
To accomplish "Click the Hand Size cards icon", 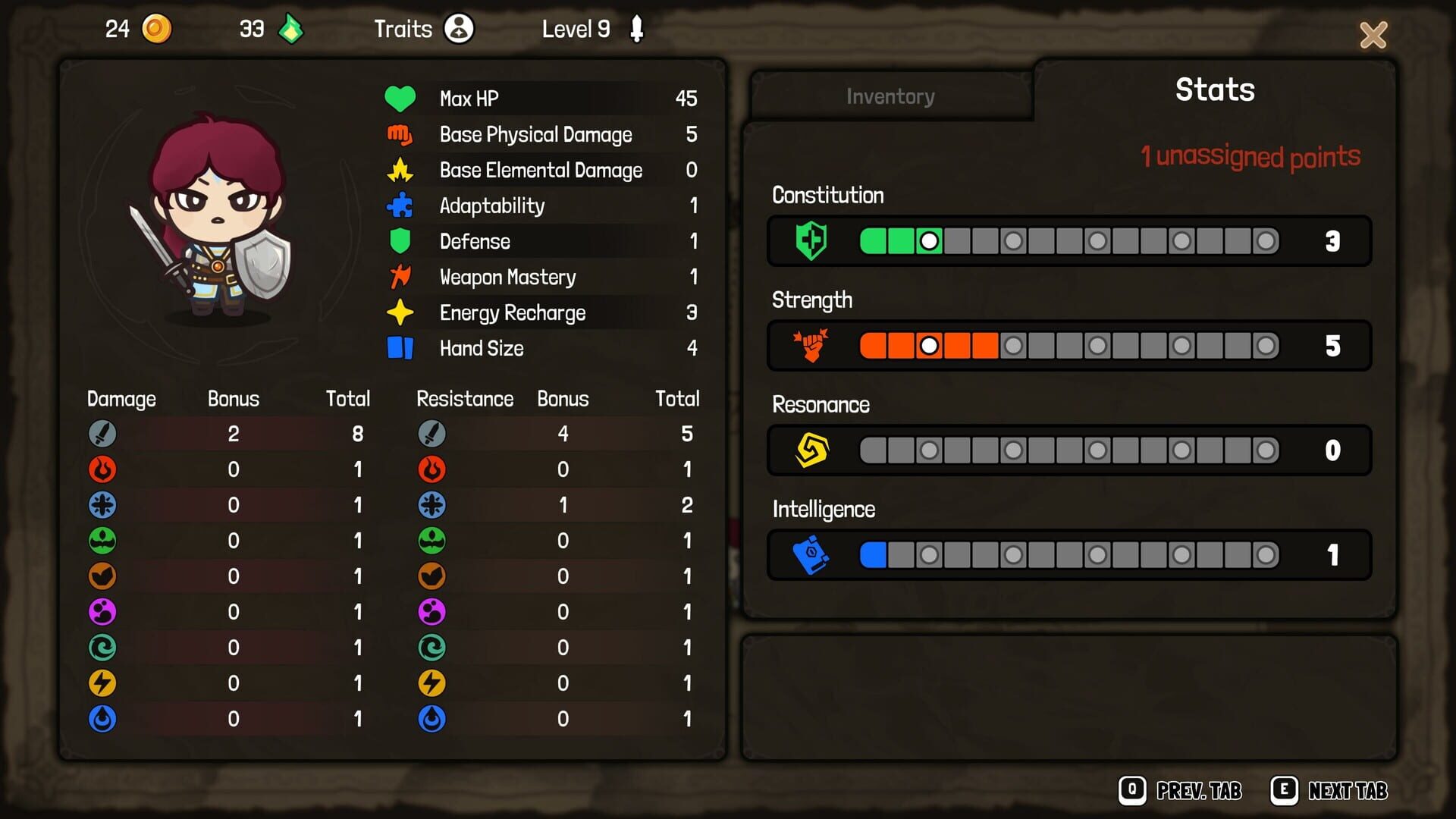I will [x=401, y=348].
